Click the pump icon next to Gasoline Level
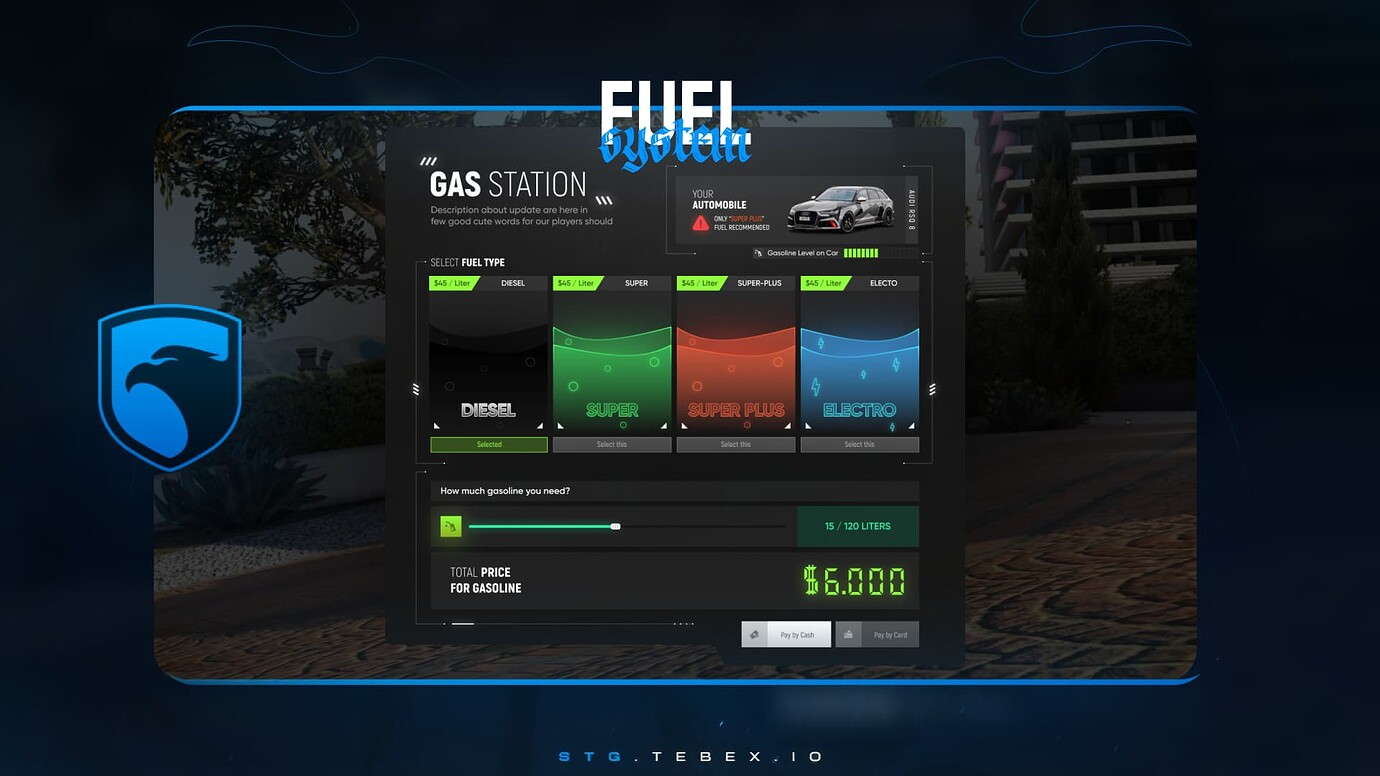This screenshot has width=1380, height=776. [759, 253]
